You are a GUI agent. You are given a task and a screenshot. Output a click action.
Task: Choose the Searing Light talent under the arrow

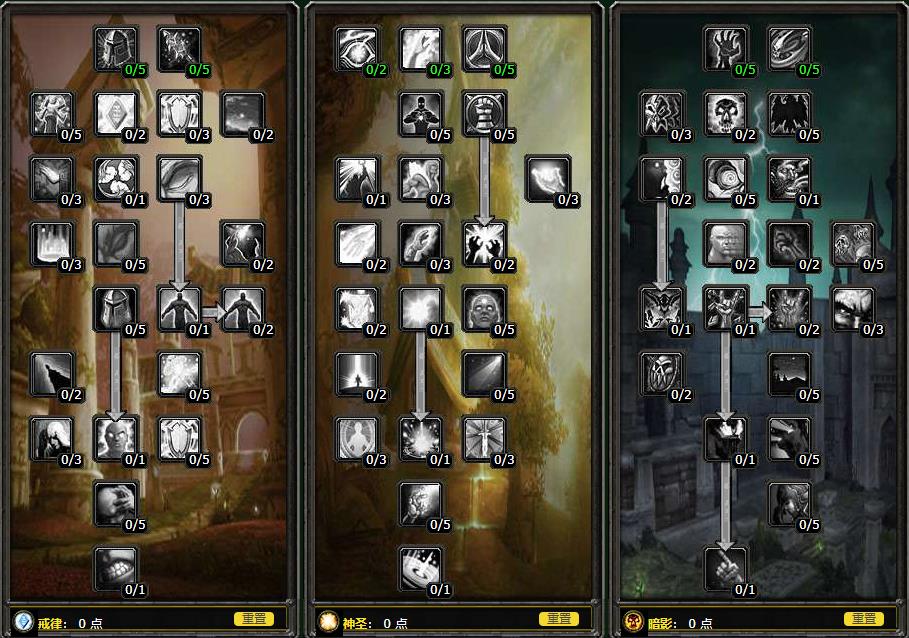485,242
